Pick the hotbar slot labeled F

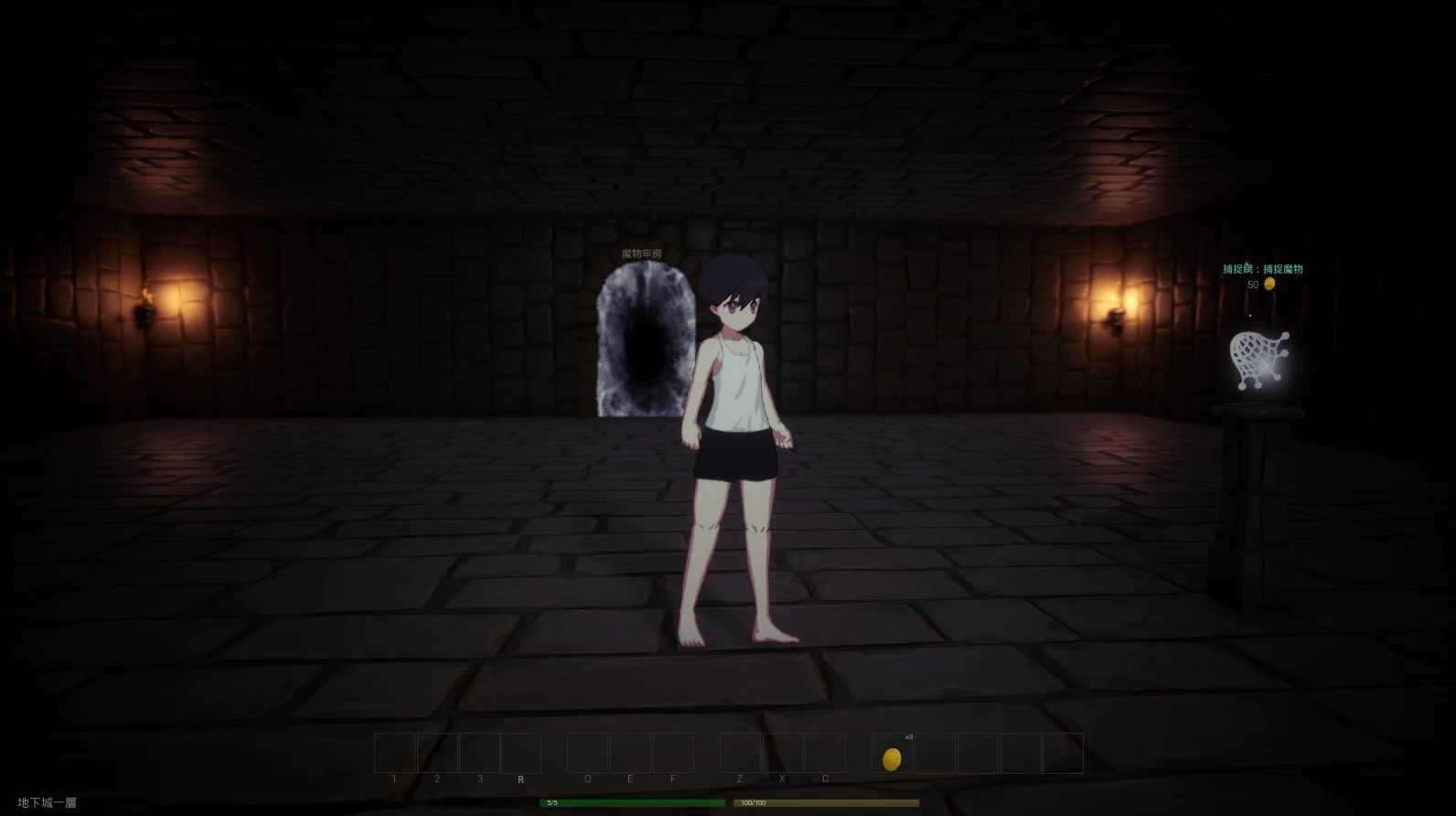tap(673, 754)
